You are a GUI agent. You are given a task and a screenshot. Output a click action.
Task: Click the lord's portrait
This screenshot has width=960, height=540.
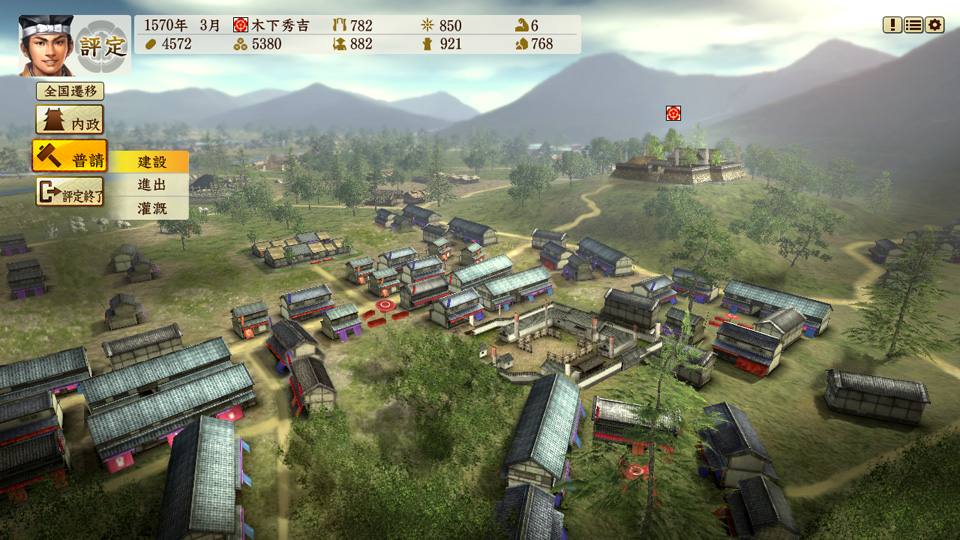click(46, 45)
